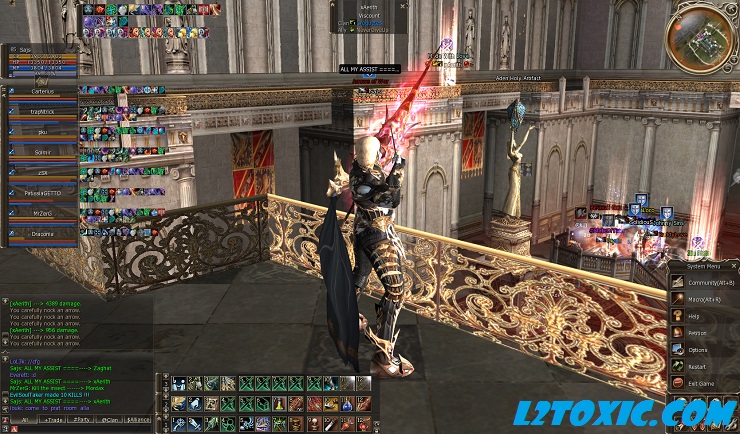Select party member PetyaizGETTO

(42, 192)
